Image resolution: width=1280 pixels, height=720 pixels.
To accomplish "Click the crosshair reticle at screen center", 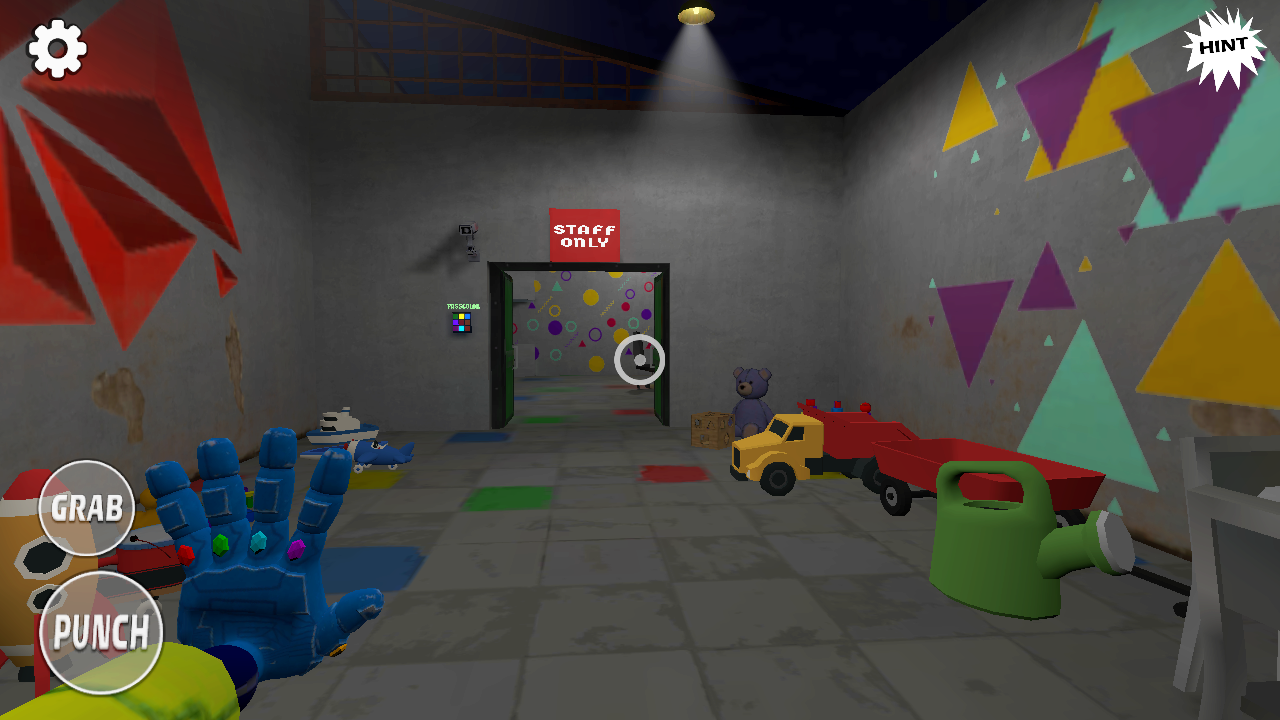I will [640, 357].
